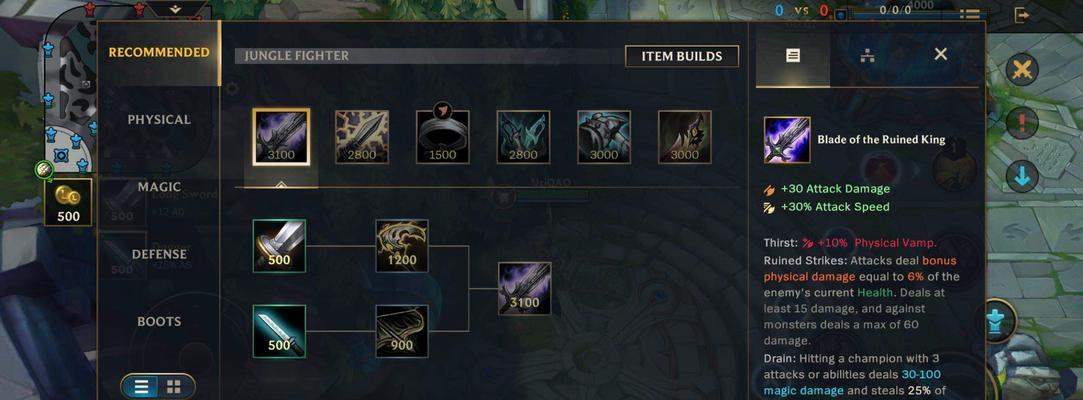The height and width of the screenshot is (400, 1083).
Task: Close the shop panel
Action: click(940, 54)
